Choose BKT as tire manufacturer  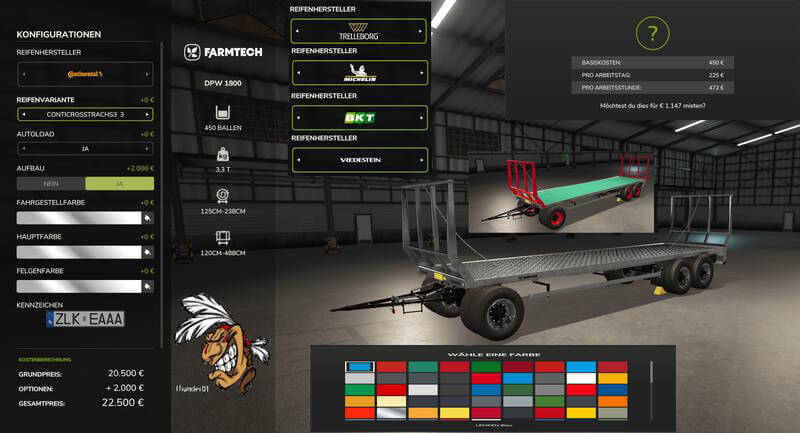(x=360, y=117)
